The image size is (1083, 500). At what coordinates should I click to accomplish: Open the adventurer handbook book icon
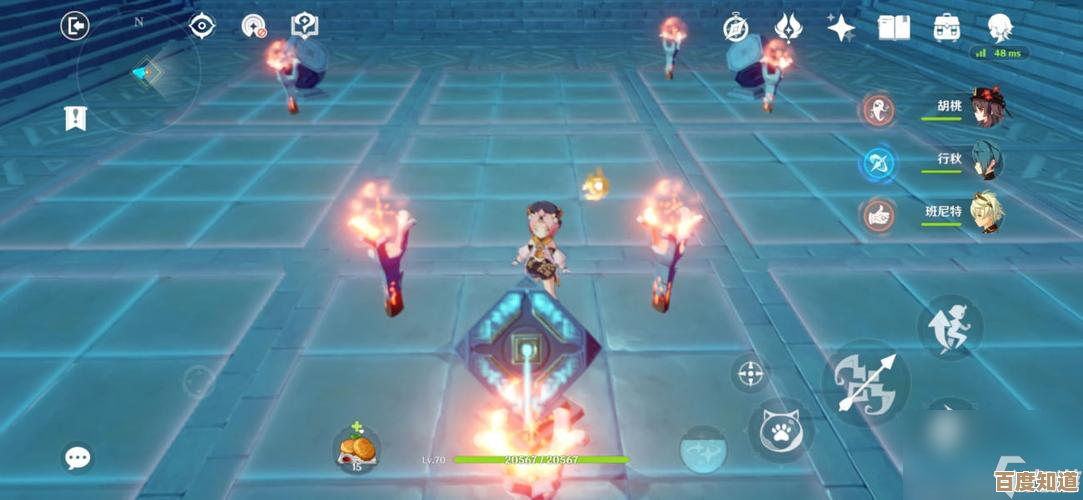(x=893, y=28)
